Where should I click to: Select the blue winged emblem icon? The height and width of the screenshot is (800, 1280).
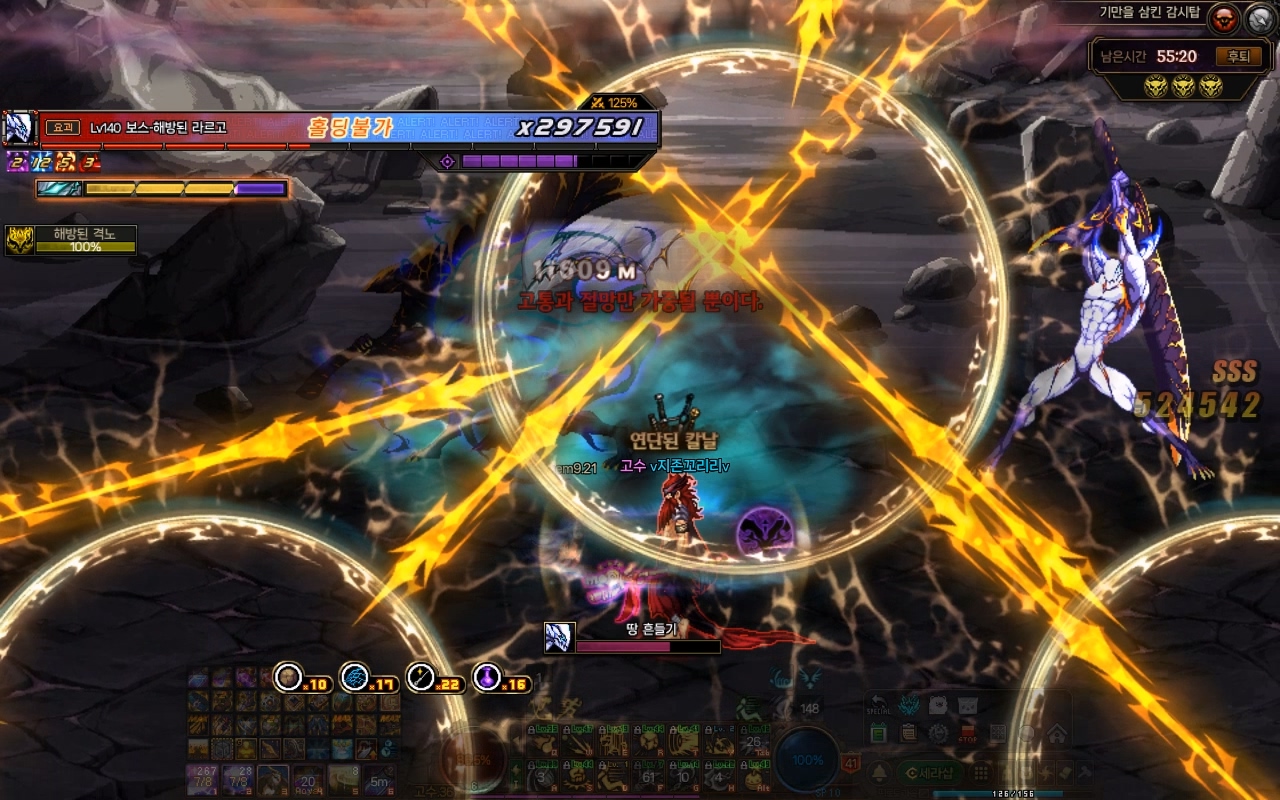pyautogui.click(x=908, y=705)
